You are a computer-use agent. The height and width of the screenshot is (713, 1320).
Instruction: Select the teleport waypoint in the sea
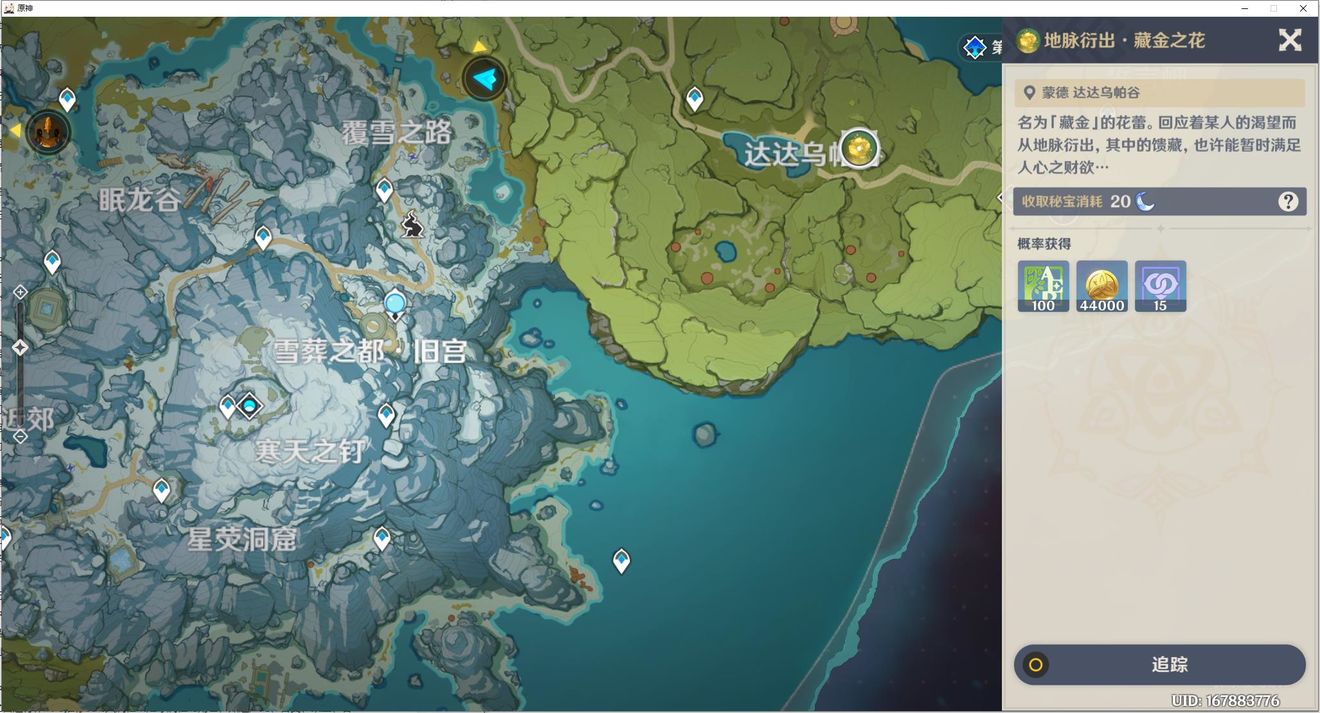click(621, 560)
